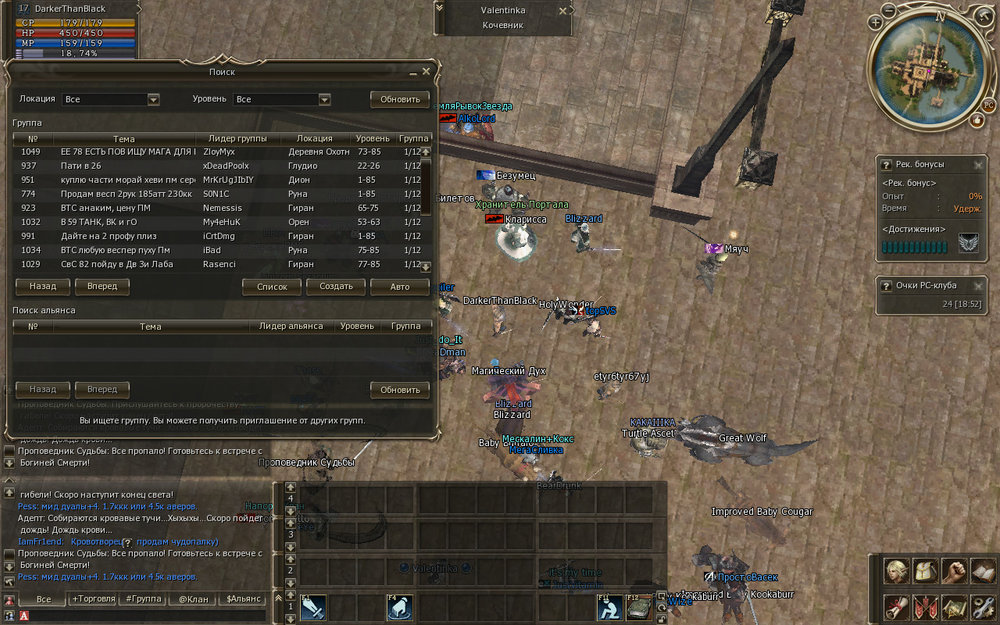This screenshot has width=1000, height=625.
Task: Show the Все chat tab
Action: point(43,599)
